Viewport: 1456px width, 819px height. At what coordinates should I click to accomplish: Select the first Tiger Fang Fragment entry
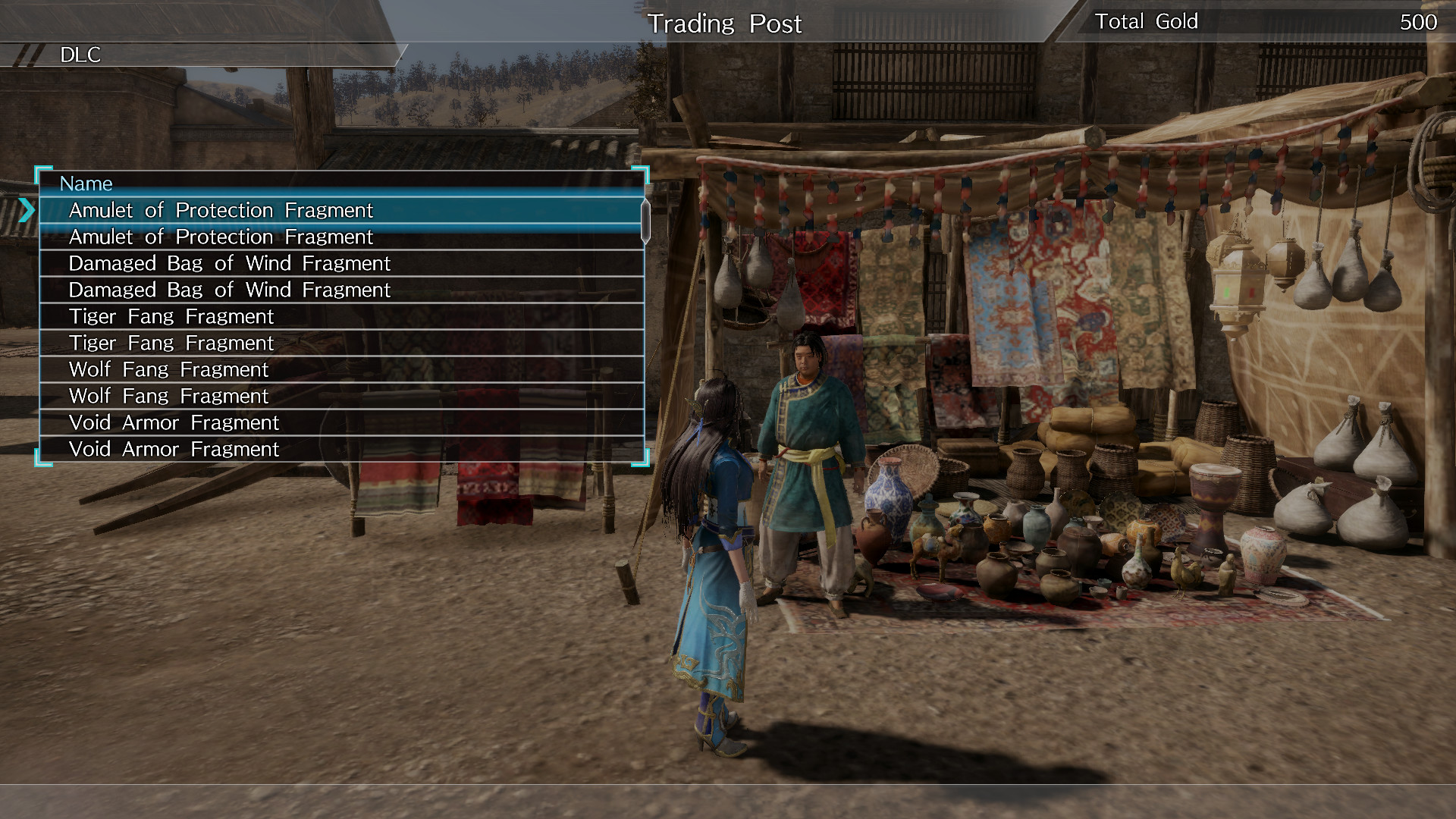tap(171, 316)
